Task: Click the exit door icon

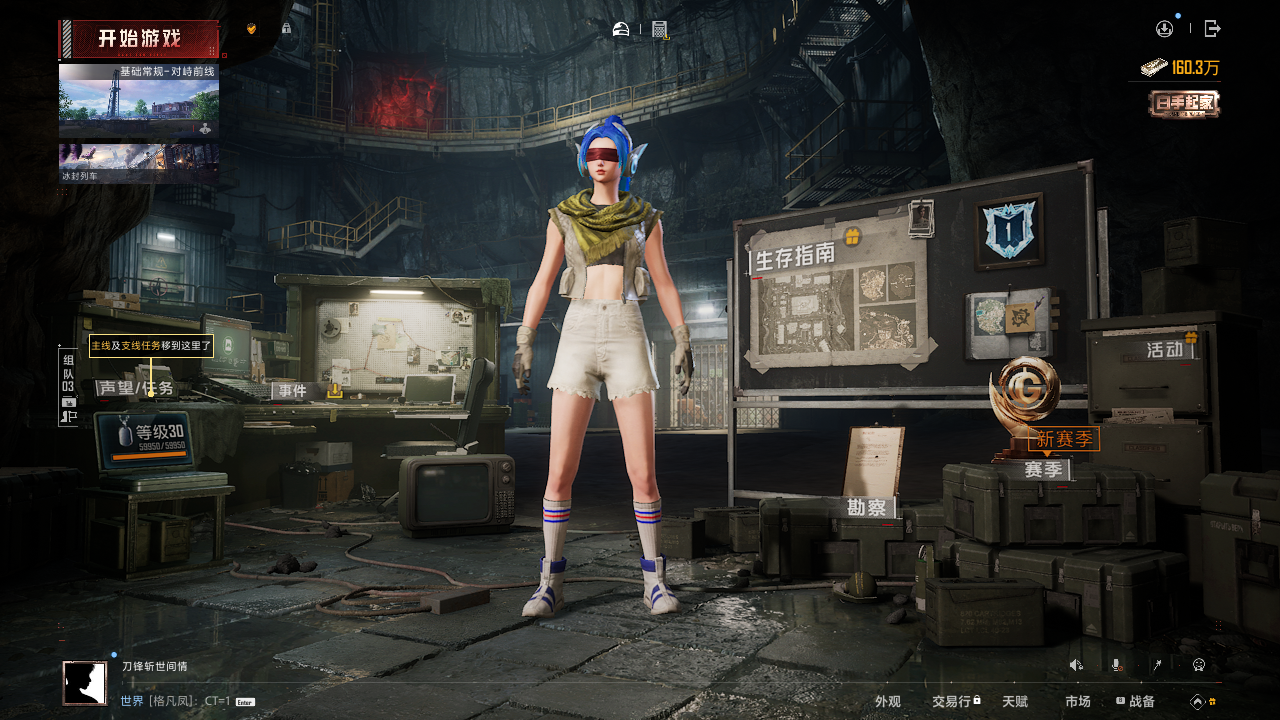Action: 1213,29
